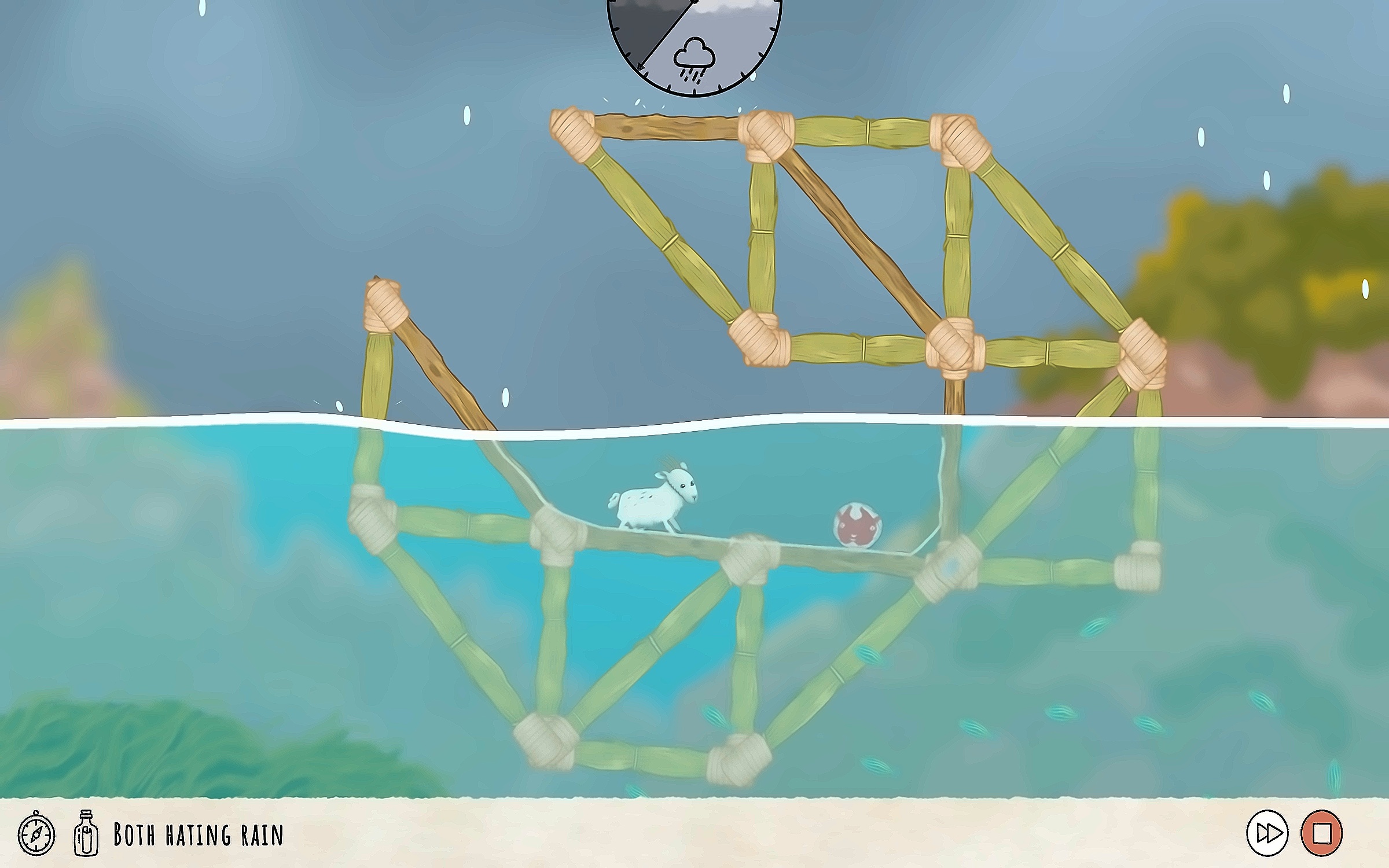Click the message in a bottle icon
Viewport: 1389px width, 868px height.
click(x=85, y=834)
